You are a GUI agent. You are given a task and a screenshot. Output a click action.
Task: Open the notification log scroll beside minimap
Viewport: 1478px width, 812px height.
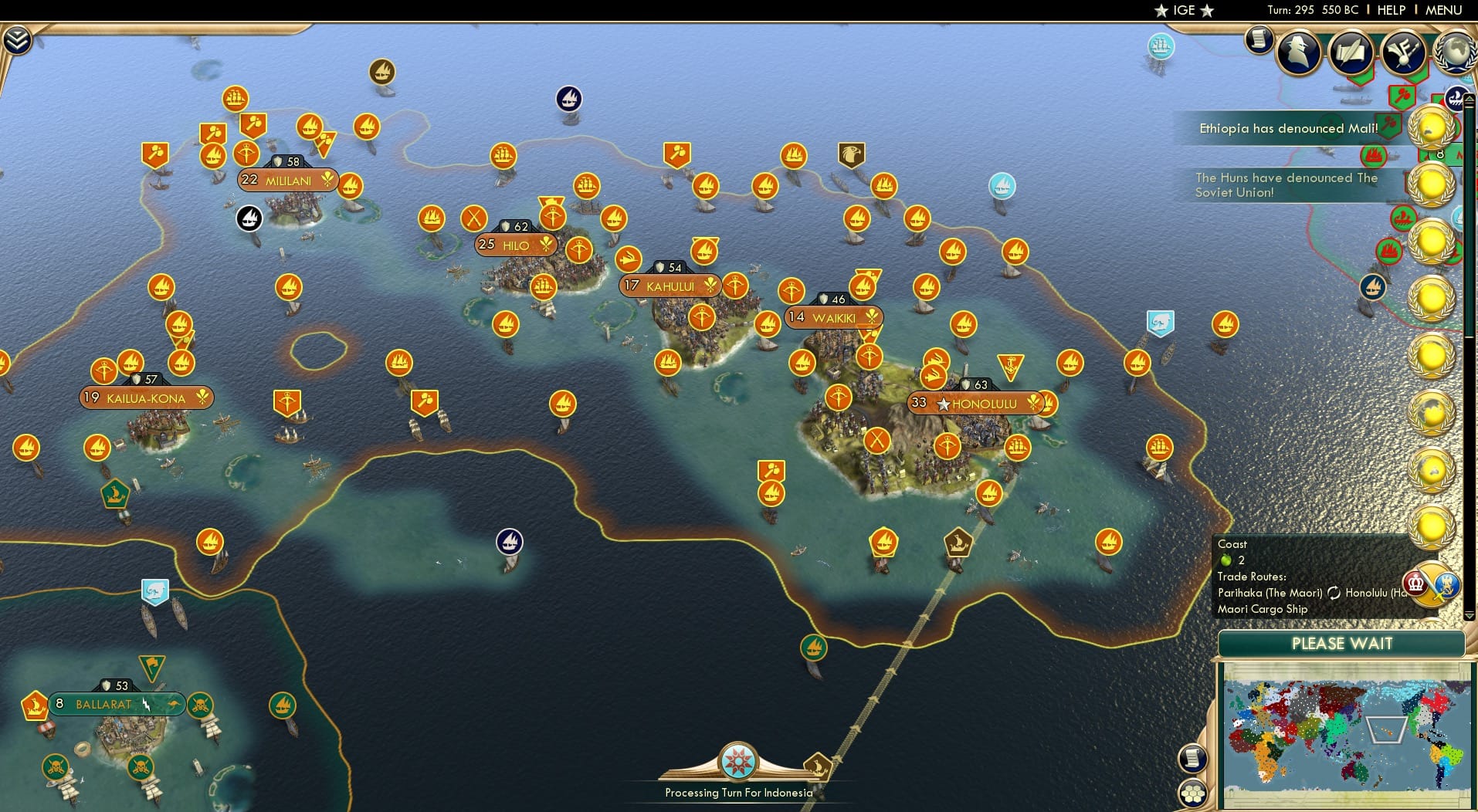(x=1192, y=757)
